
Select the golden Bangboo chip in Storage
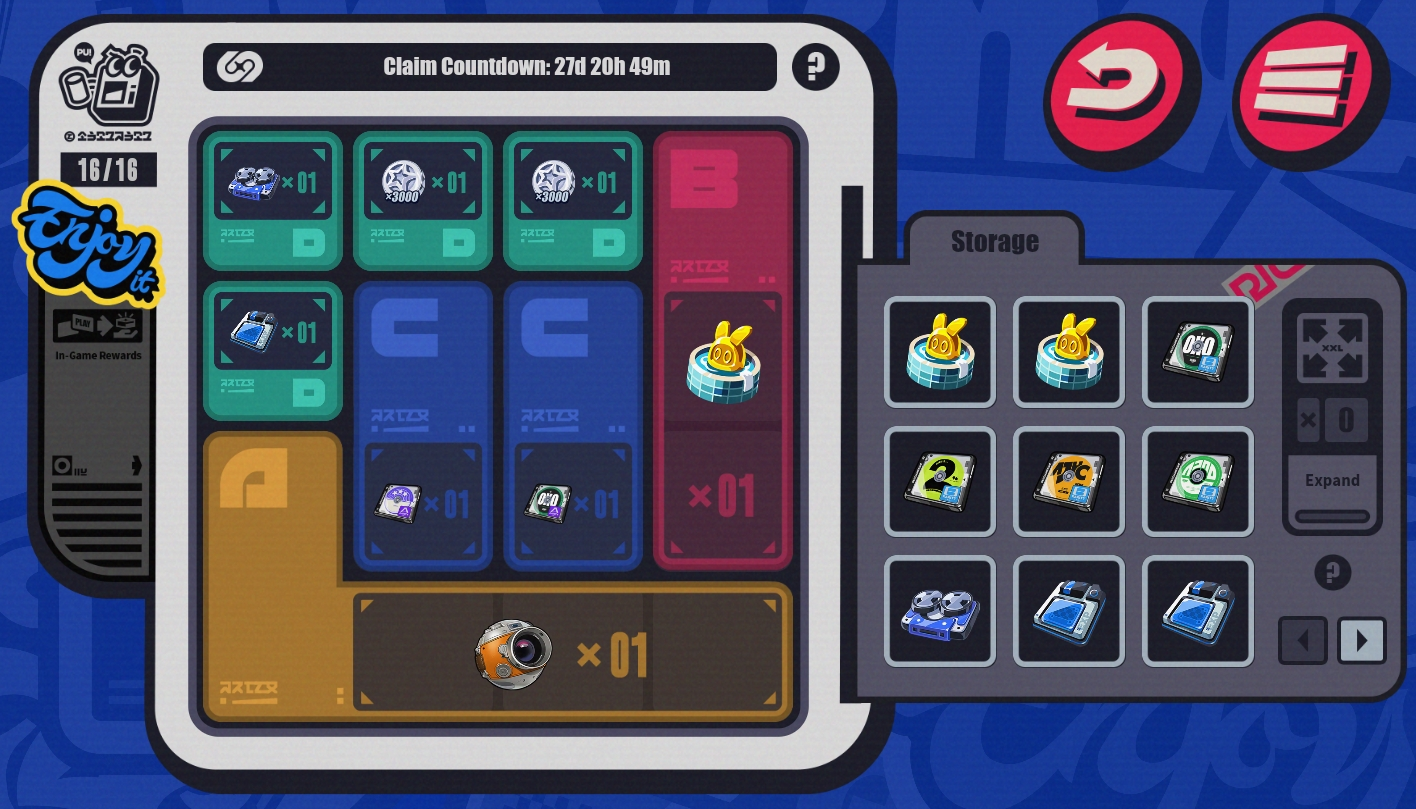(940, 352)
